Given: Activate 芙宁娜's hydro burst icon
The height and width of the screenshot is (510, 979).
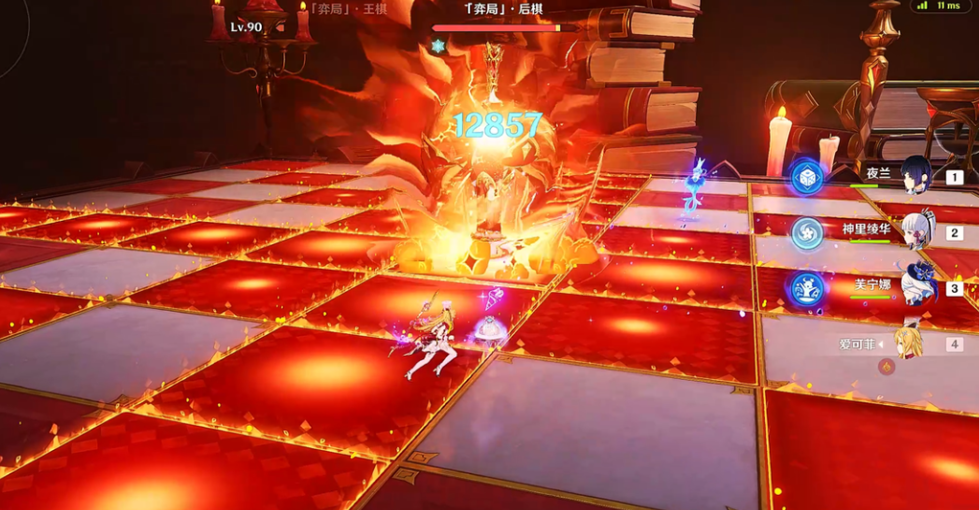Looking at the screenshot, I should click(x=806, y=288).
